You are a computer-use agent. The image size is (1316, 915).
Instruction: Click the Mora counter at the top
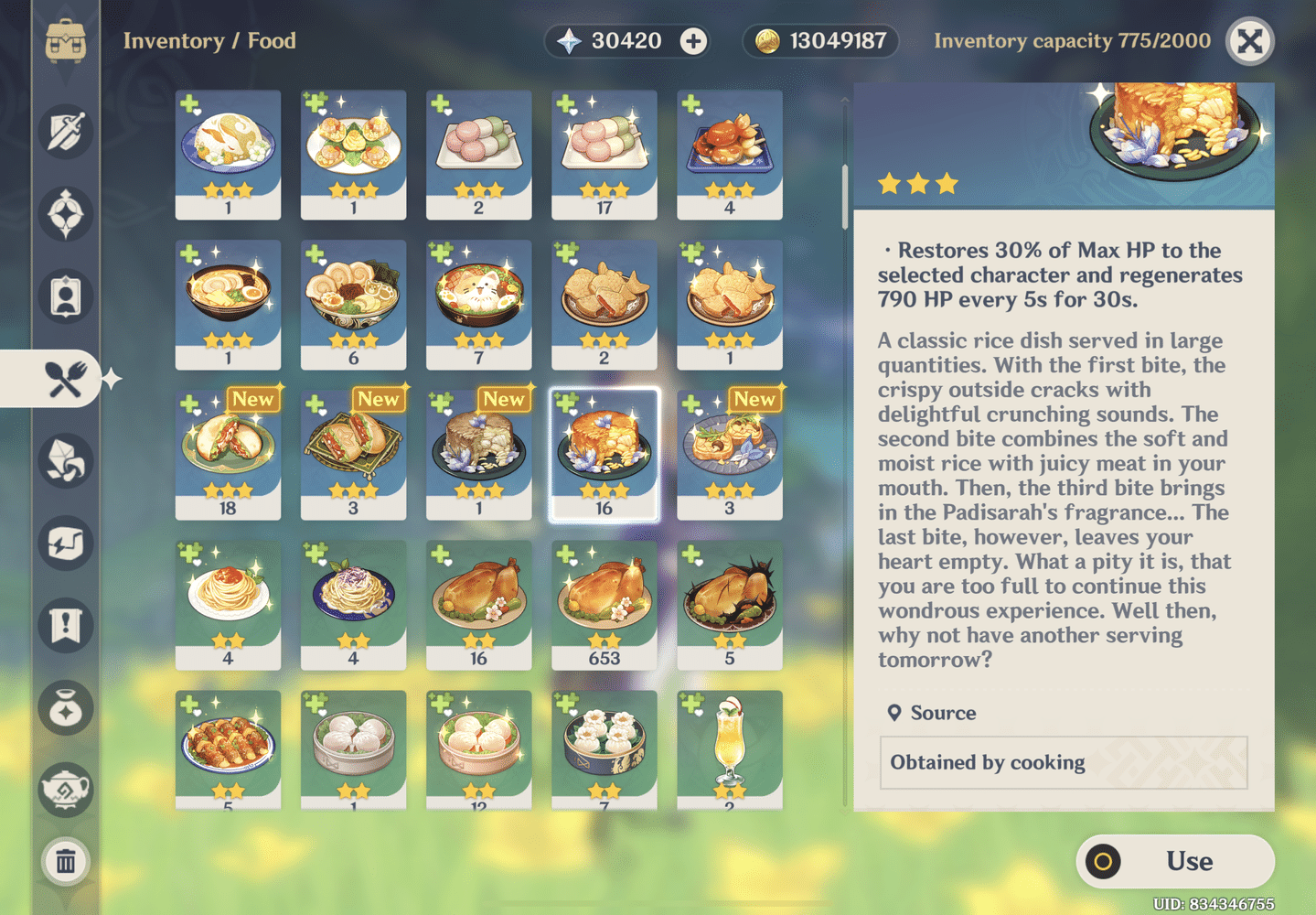818,41
